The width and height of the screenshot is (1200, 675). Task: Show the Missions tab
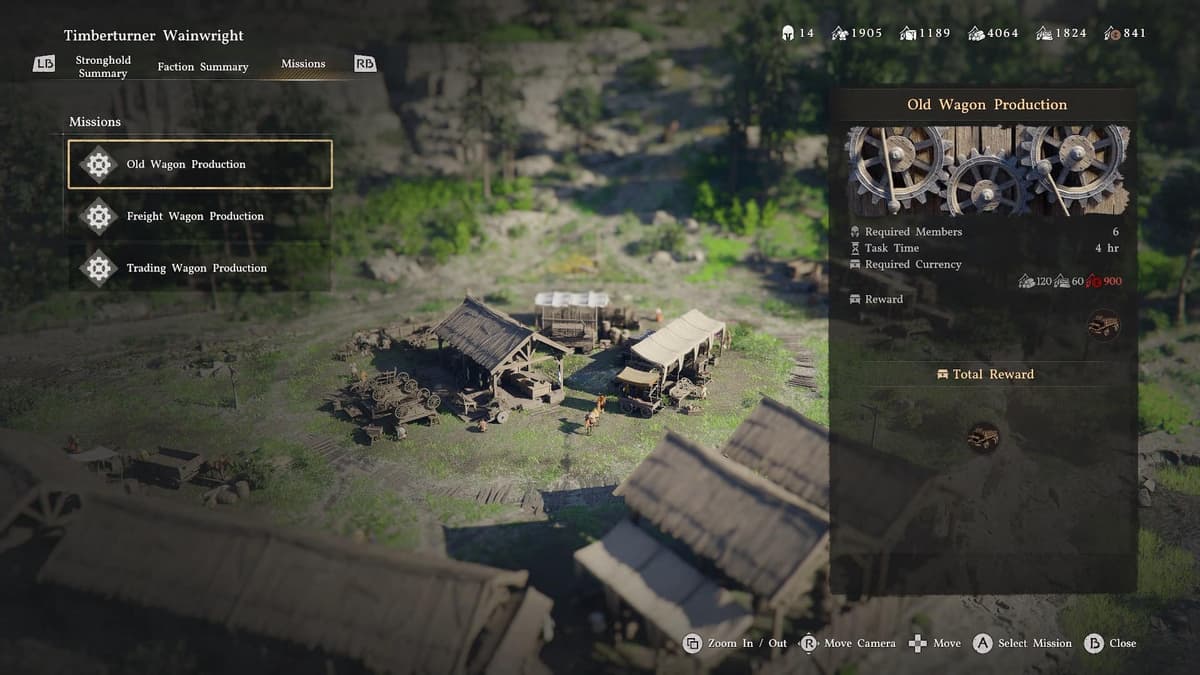click(x=303, y=64)
